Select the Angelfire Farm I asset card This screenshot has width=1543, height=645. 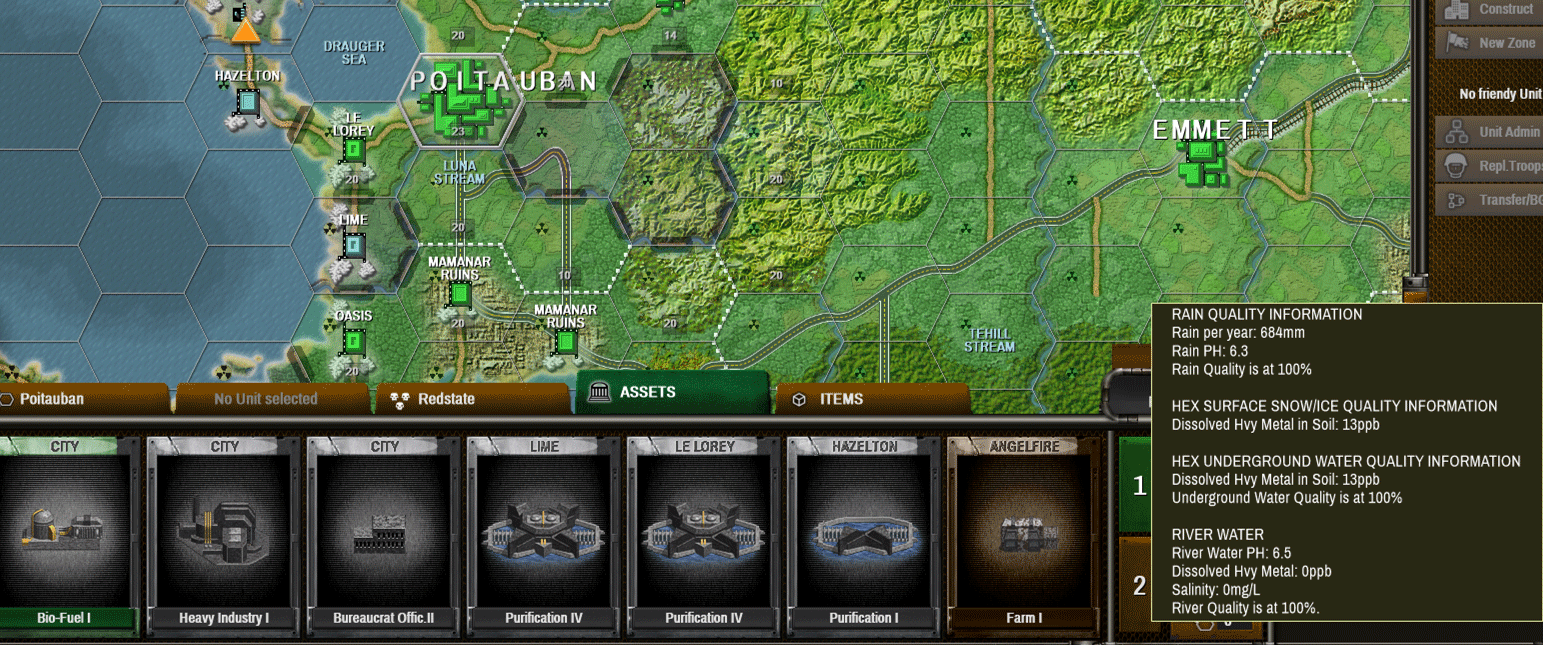pyautogui.click(x=1024, y=535)
